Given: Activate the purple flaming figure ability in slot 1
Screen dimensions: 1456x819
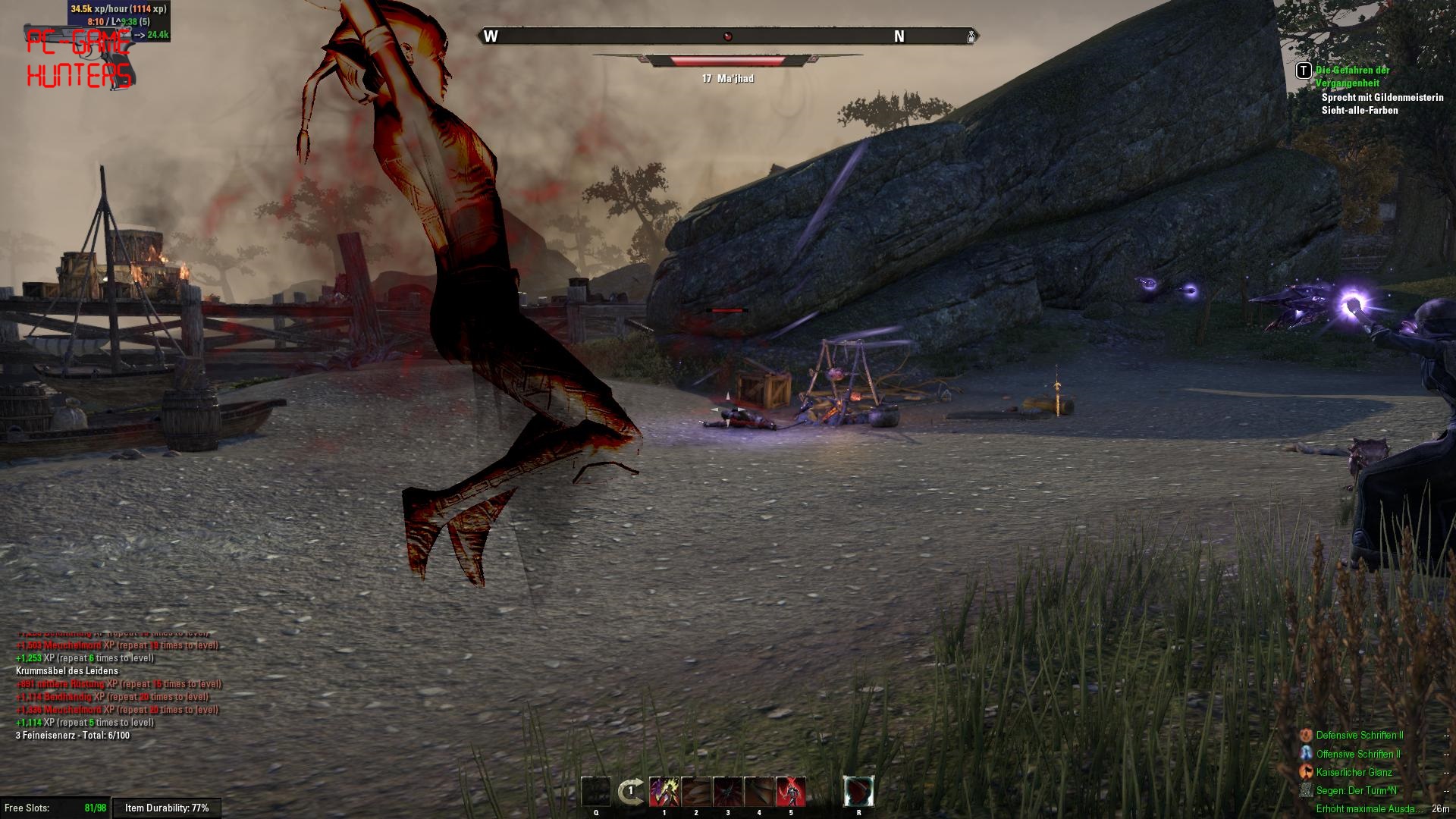Looking at the screenshot, I should (x=664, y=792).
